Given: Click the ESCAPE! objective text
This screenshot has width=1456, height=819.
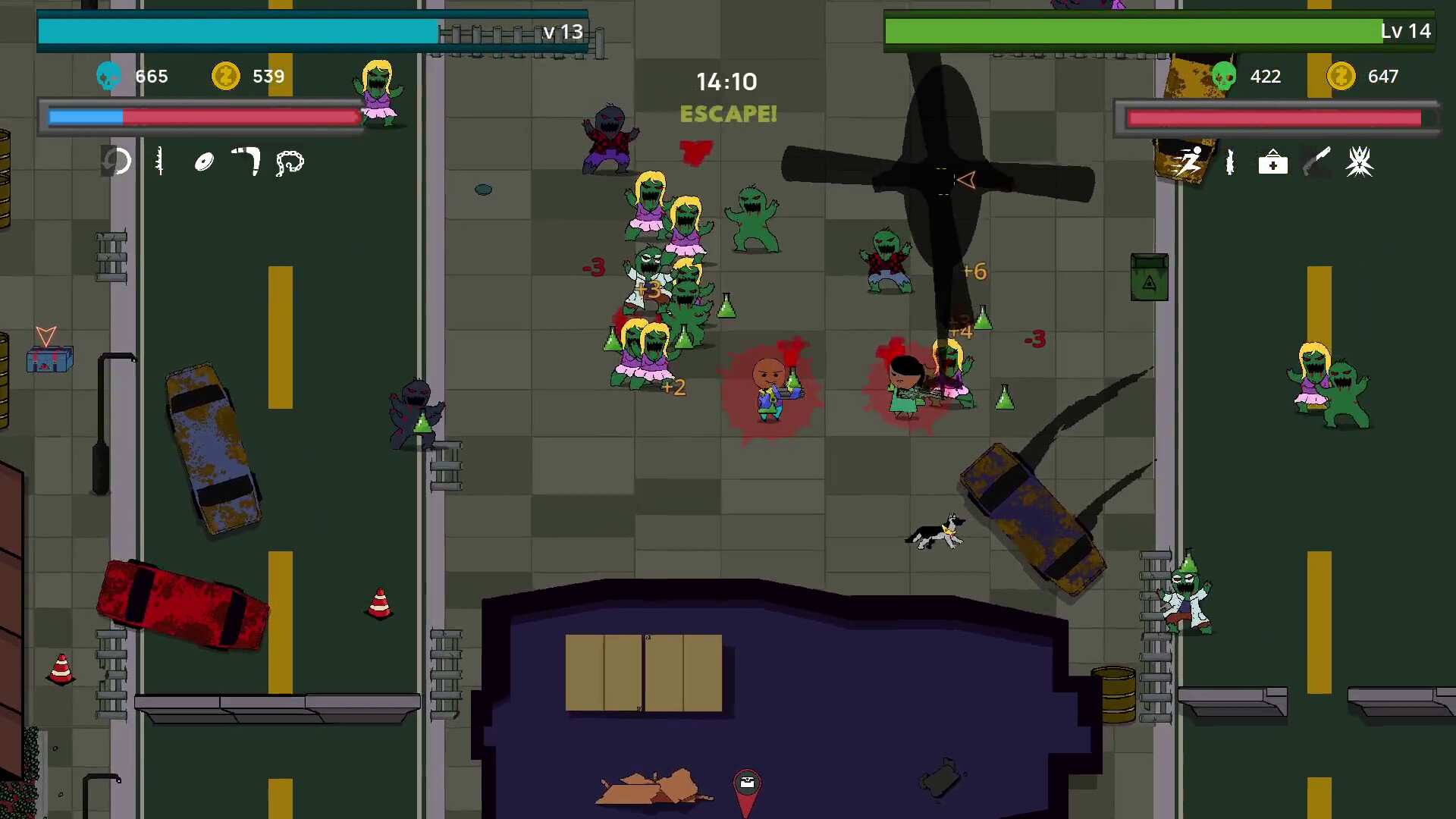Looking at the screenshot, I should point(728,115).
